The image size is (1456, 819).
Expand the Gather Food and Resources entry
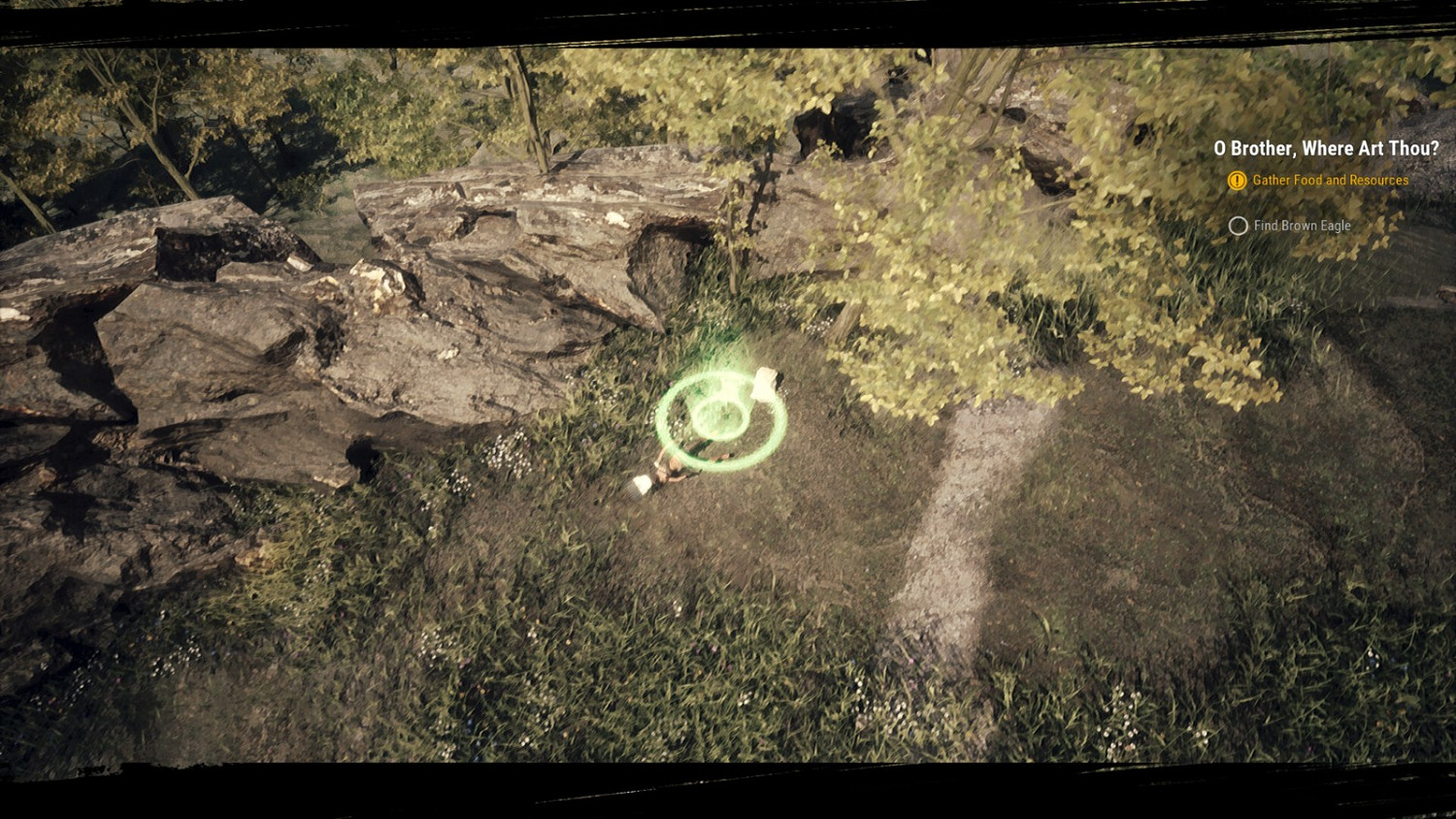[1331, 180]
